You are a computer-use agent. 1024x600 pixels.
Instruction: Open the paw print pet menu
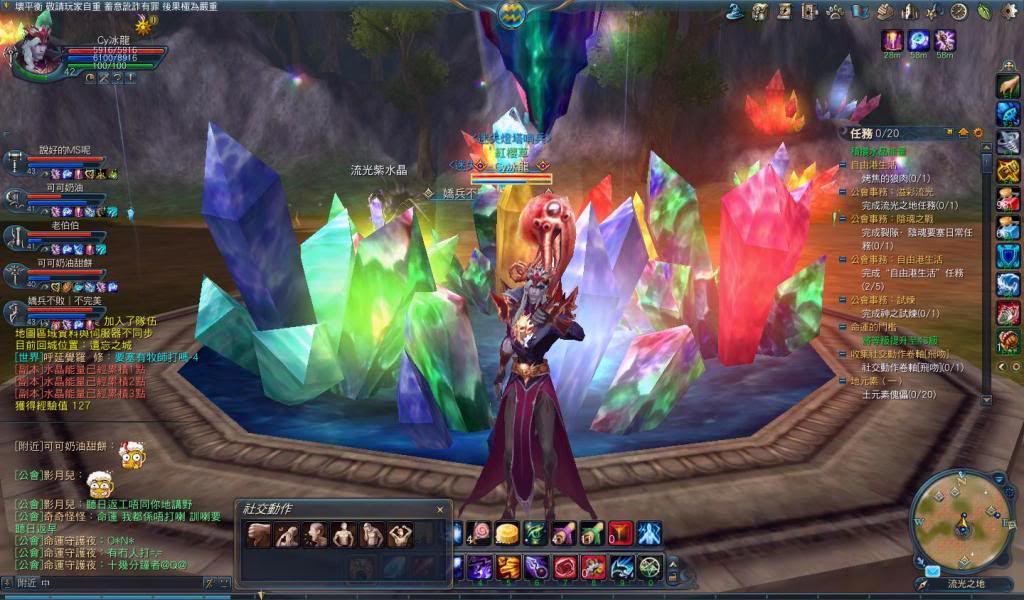tap(836, 11)
